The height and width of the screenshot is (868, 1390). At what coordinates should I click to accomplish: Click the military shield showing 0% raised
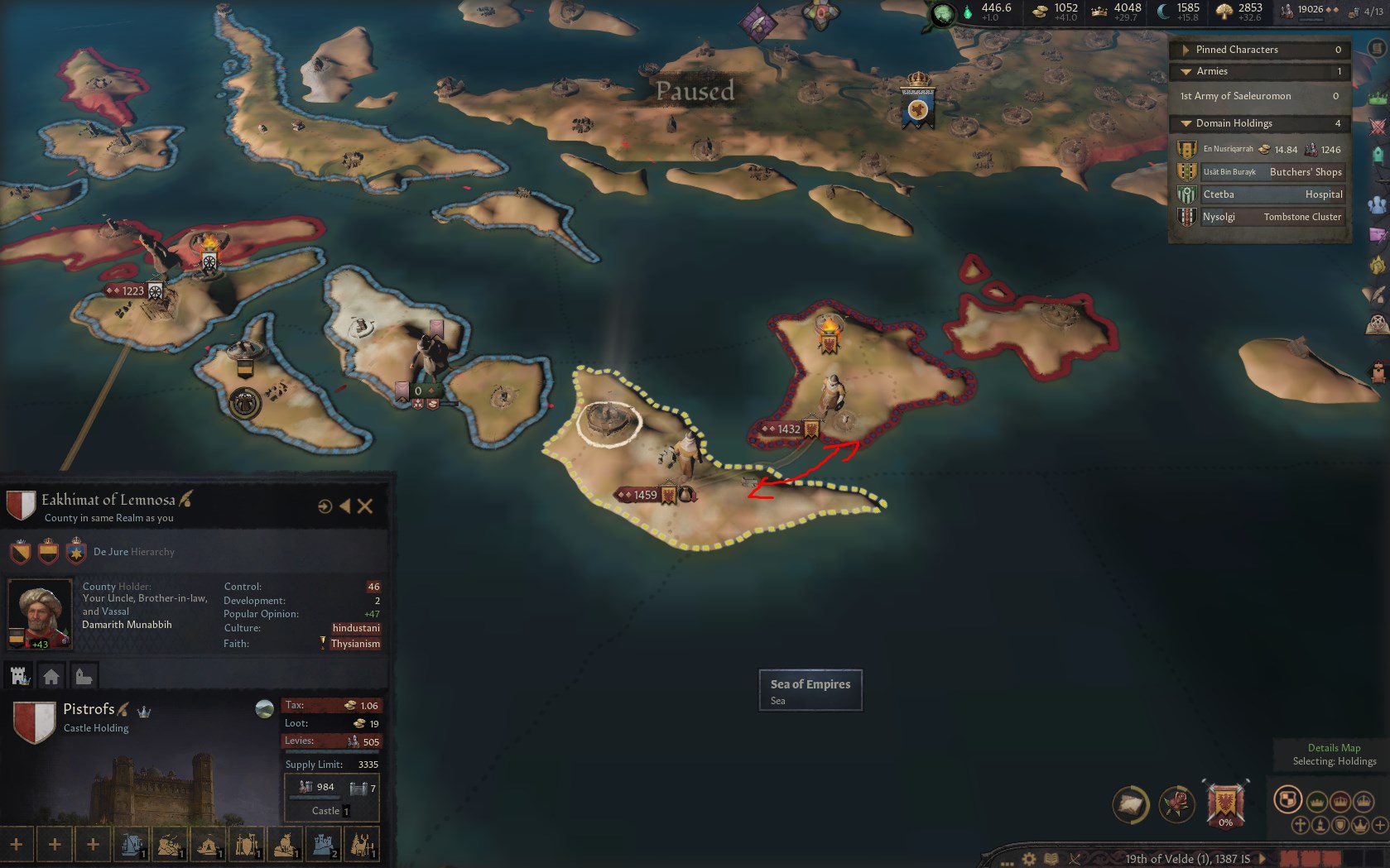[1226, 803]
